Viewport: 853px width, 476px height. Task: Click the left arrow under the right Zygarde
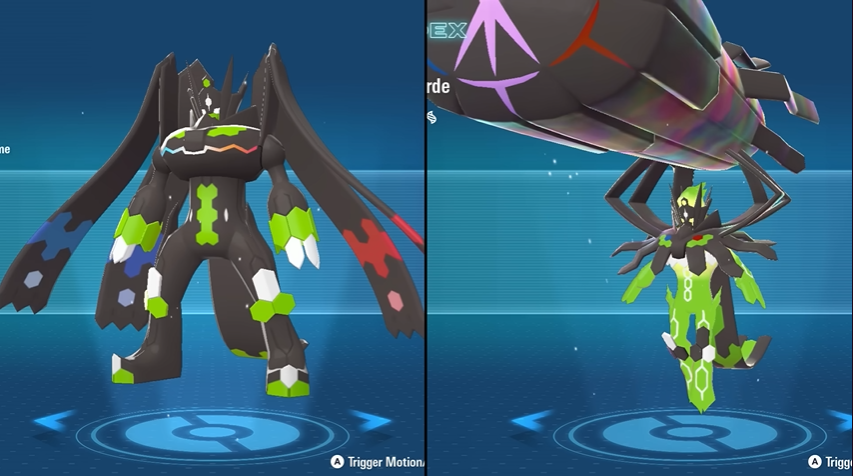528,422
